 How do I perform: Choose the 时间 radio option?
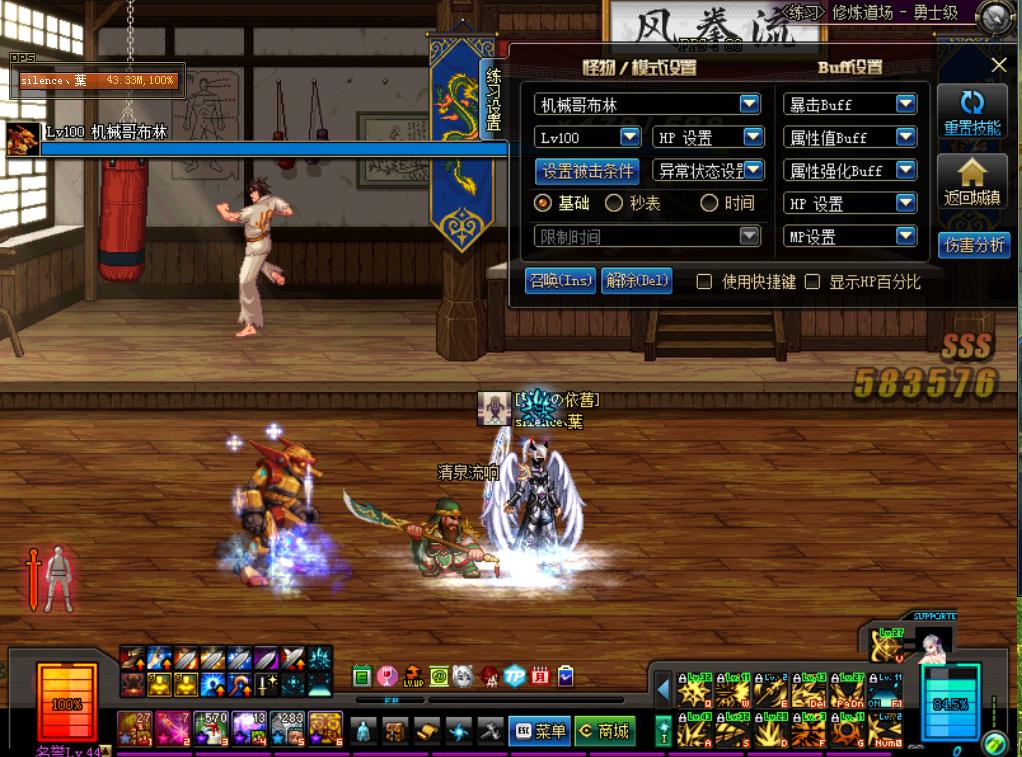tap(709, 203)
